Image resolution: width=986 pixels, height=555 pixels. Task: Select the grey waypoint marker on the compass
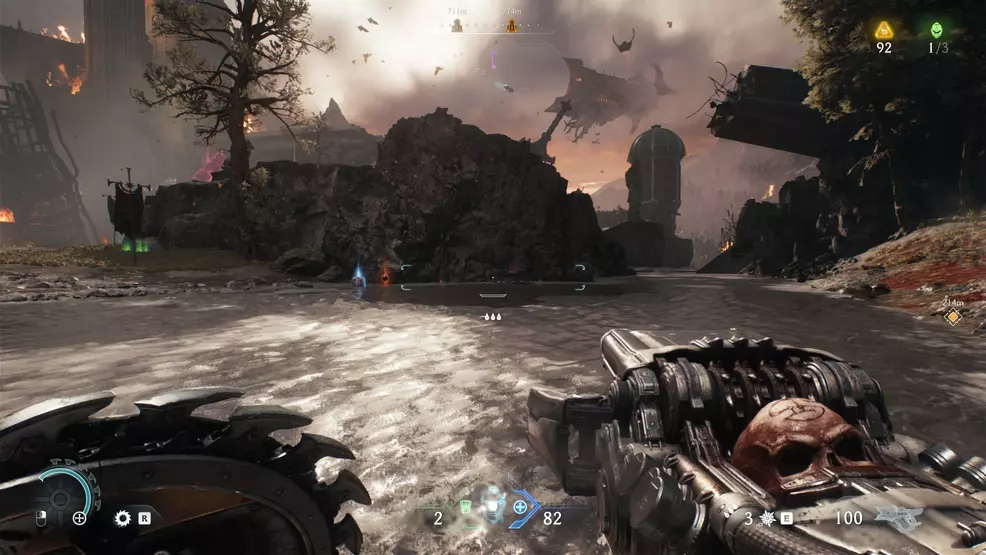pyautogui.click(x=457, y=26)
